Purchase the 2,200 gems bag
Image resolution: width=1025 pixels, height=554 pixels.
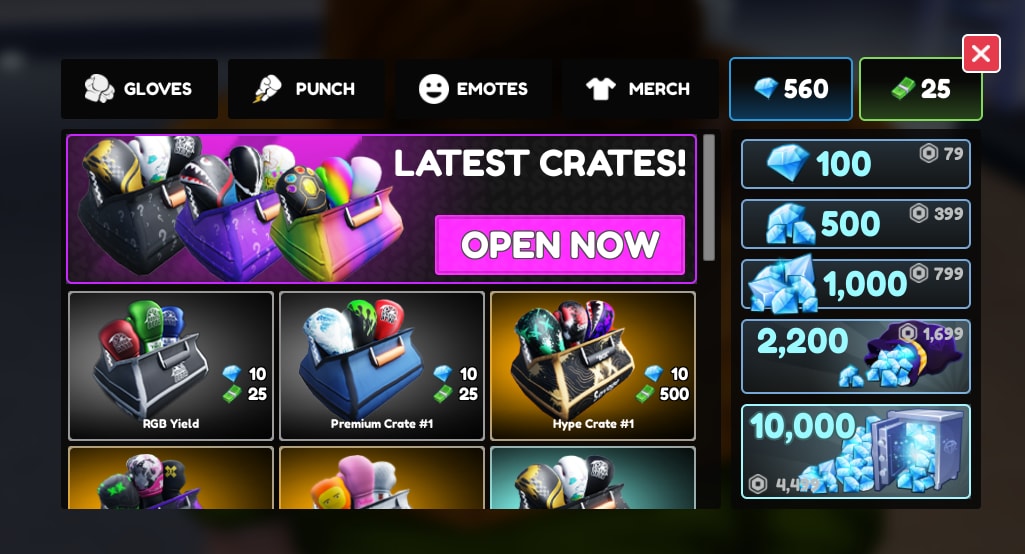click(x=855, y=356)
